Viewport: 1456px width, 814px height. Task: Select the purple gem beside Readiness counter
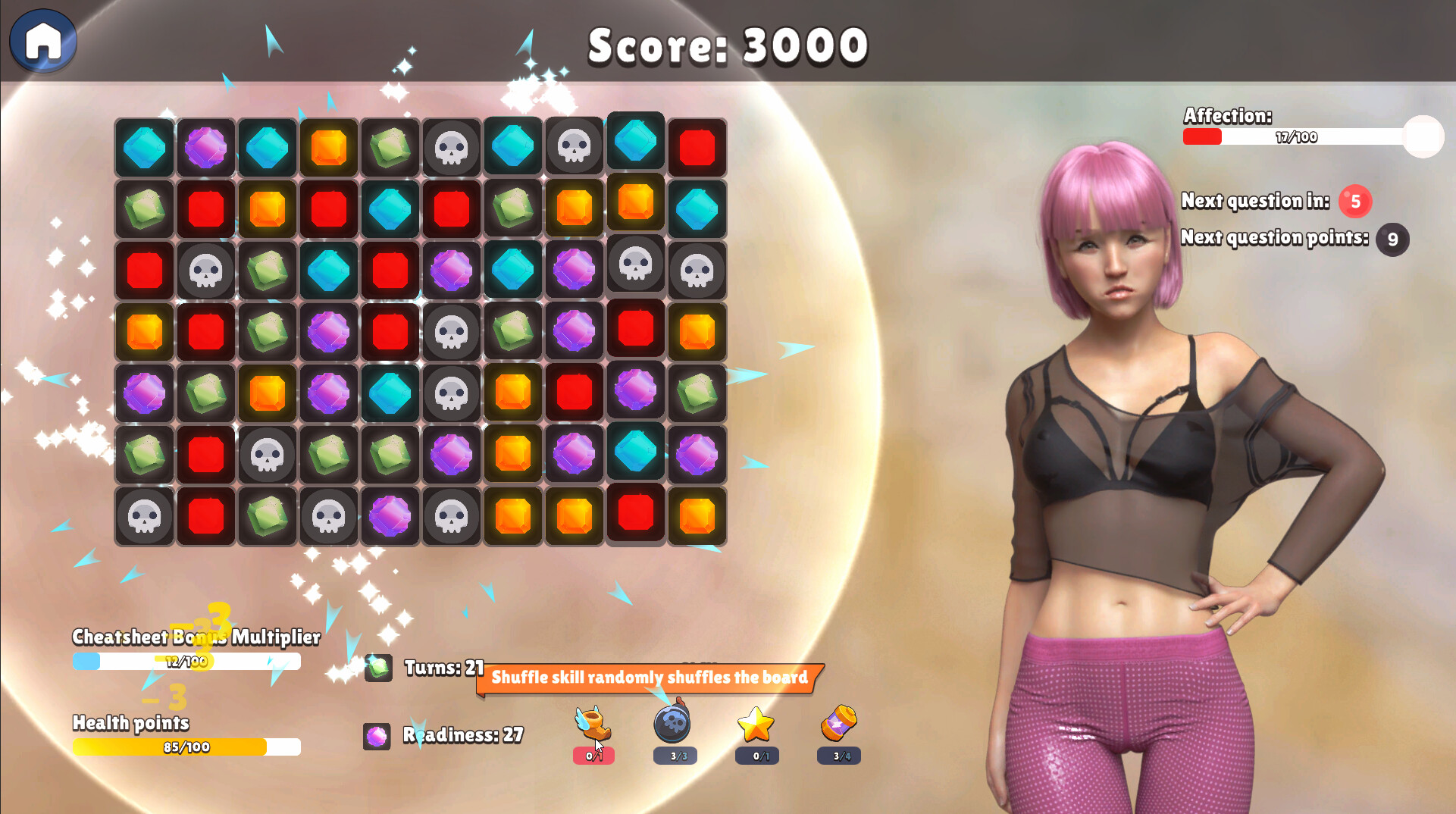377,734
